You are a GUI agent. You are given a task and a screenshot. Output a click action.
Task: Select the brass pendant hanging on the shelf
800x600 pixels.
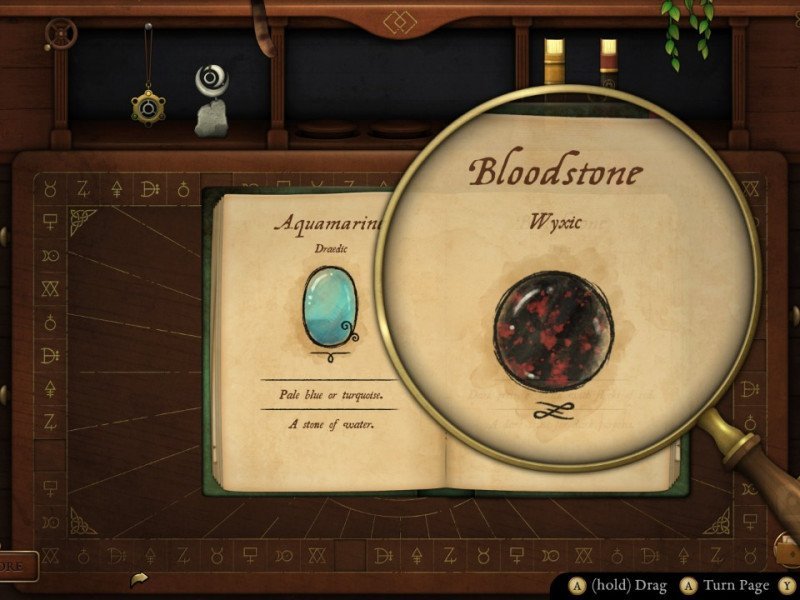148,105
